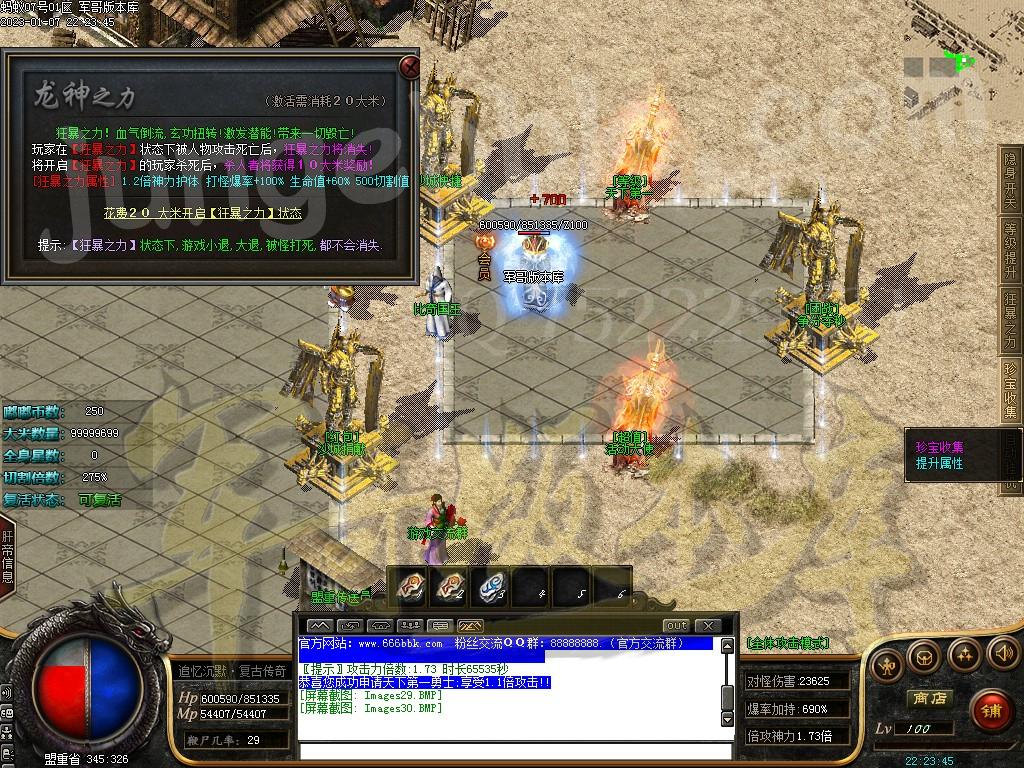Close the chat window with X
1024x768 pixels.
point(706,626)
